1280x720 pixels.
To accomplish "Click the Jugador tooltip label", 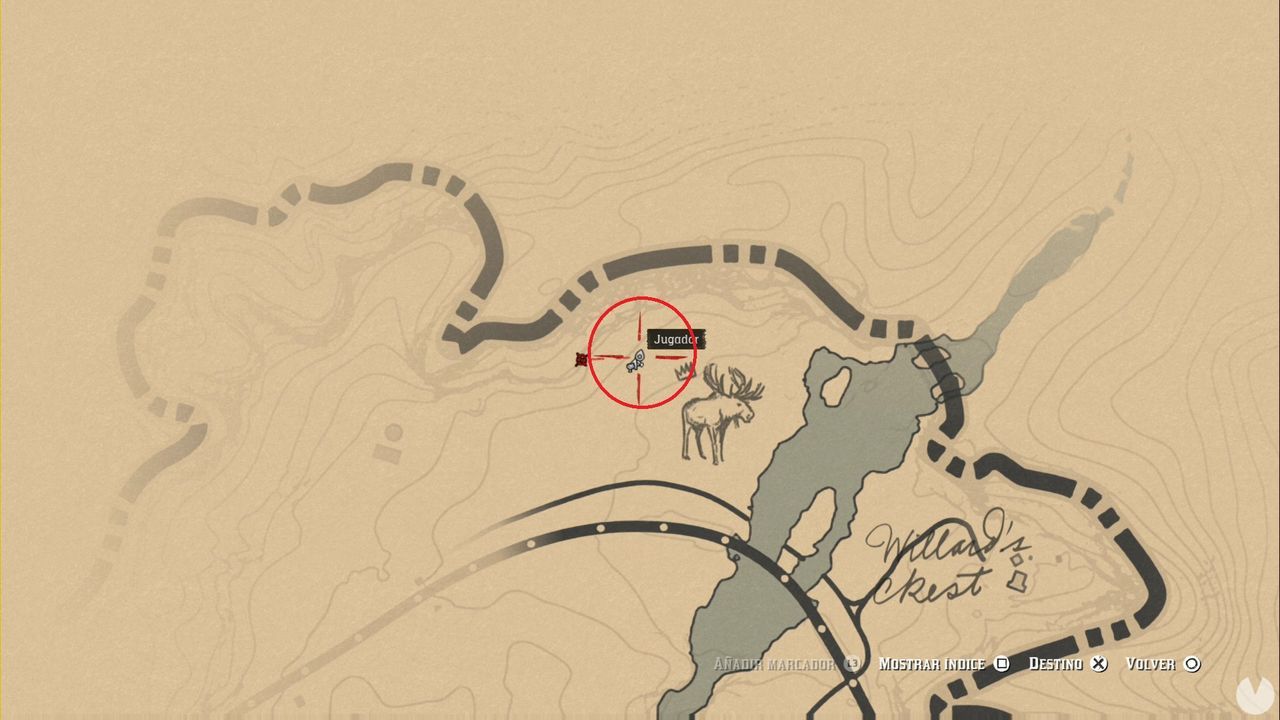I will pos(677,339).
